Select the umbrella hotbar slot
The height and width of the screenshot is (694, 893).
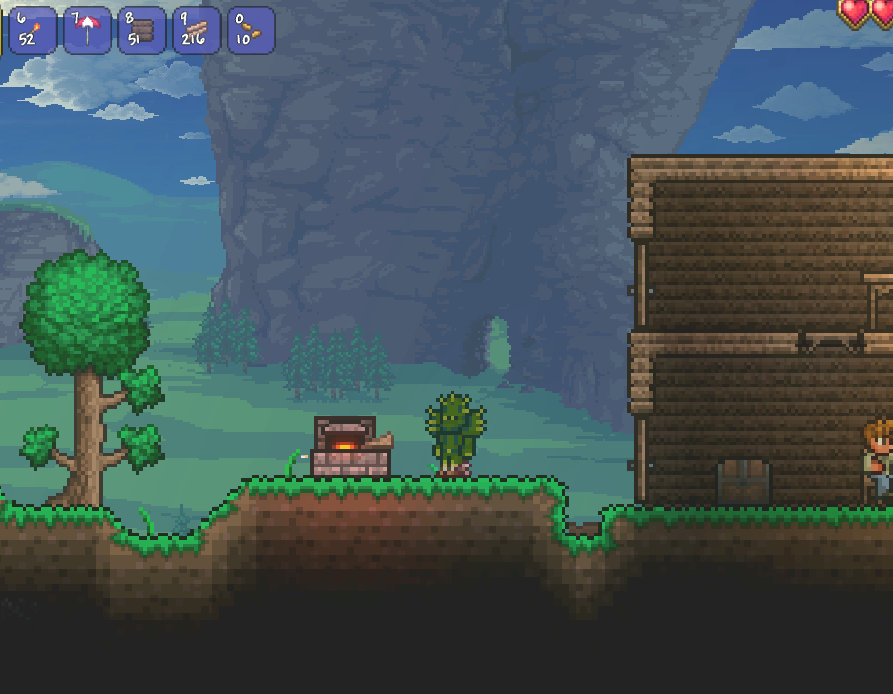88,30
